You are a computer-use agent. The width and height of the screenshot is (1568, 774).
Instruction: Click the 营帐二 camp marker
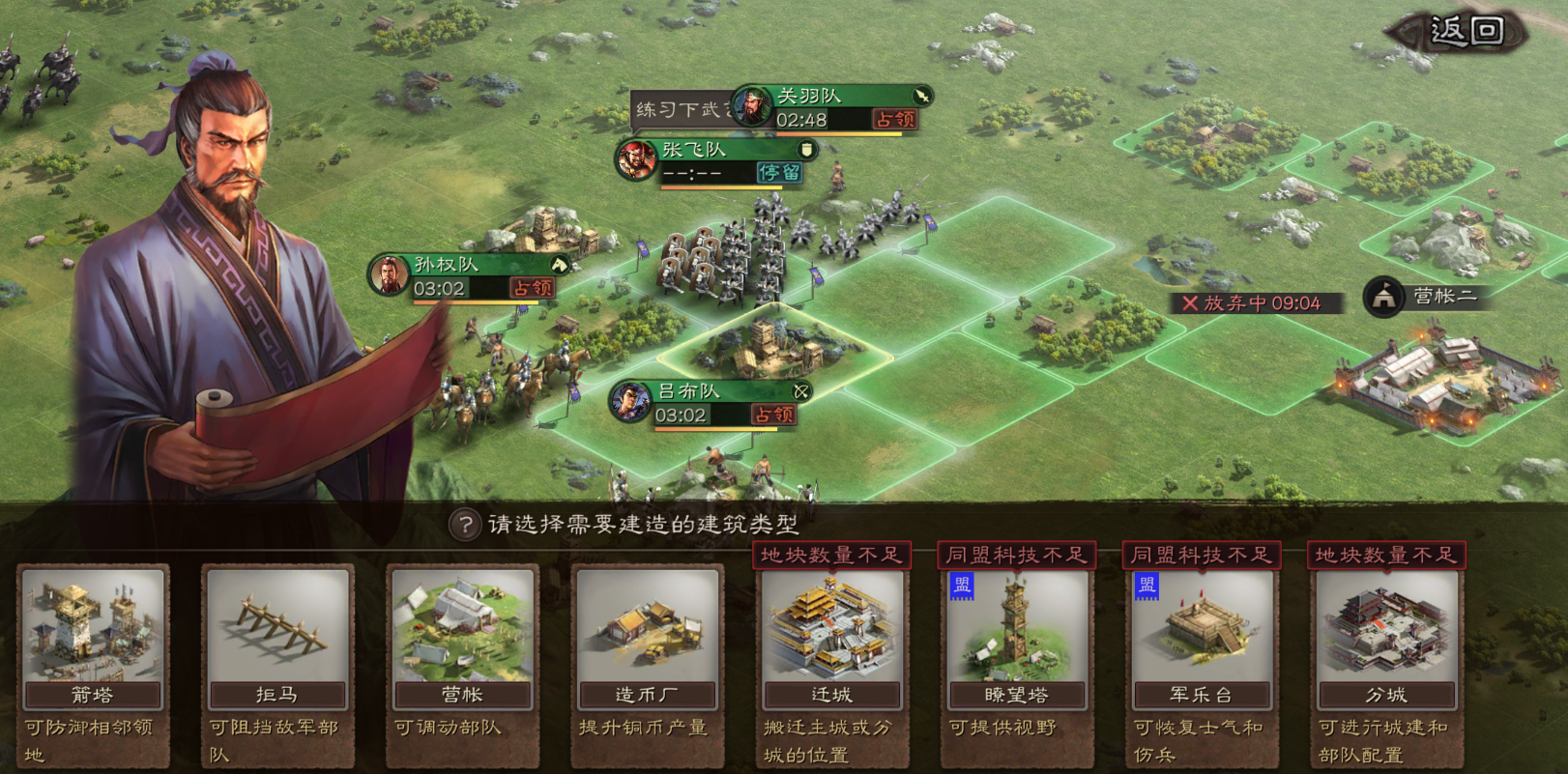[x=1423, y=297]
